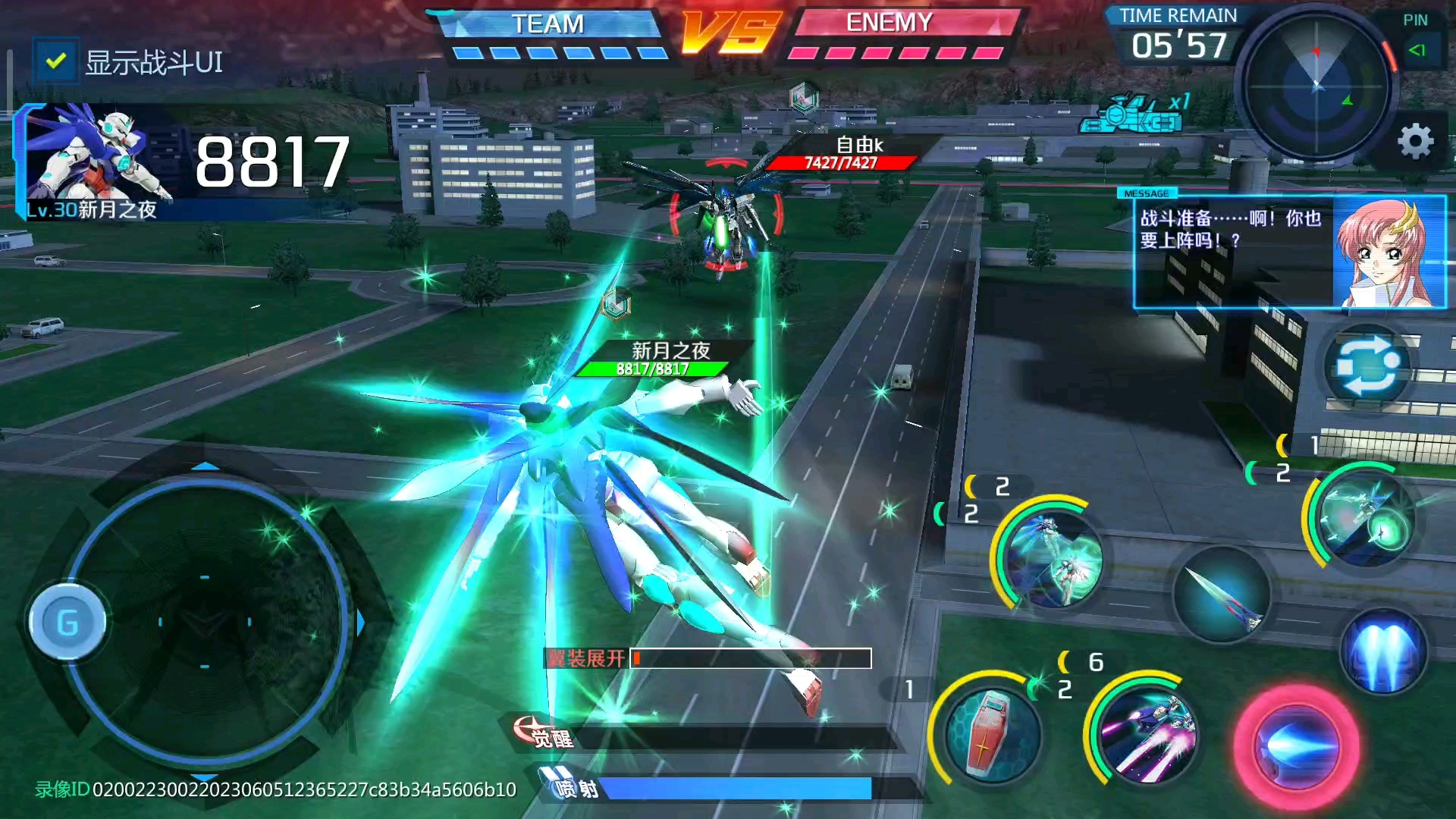The image size is (1456, 819).
Task: Tap the cyan support ship x1 icon
Action: [x=1134, y=114]
